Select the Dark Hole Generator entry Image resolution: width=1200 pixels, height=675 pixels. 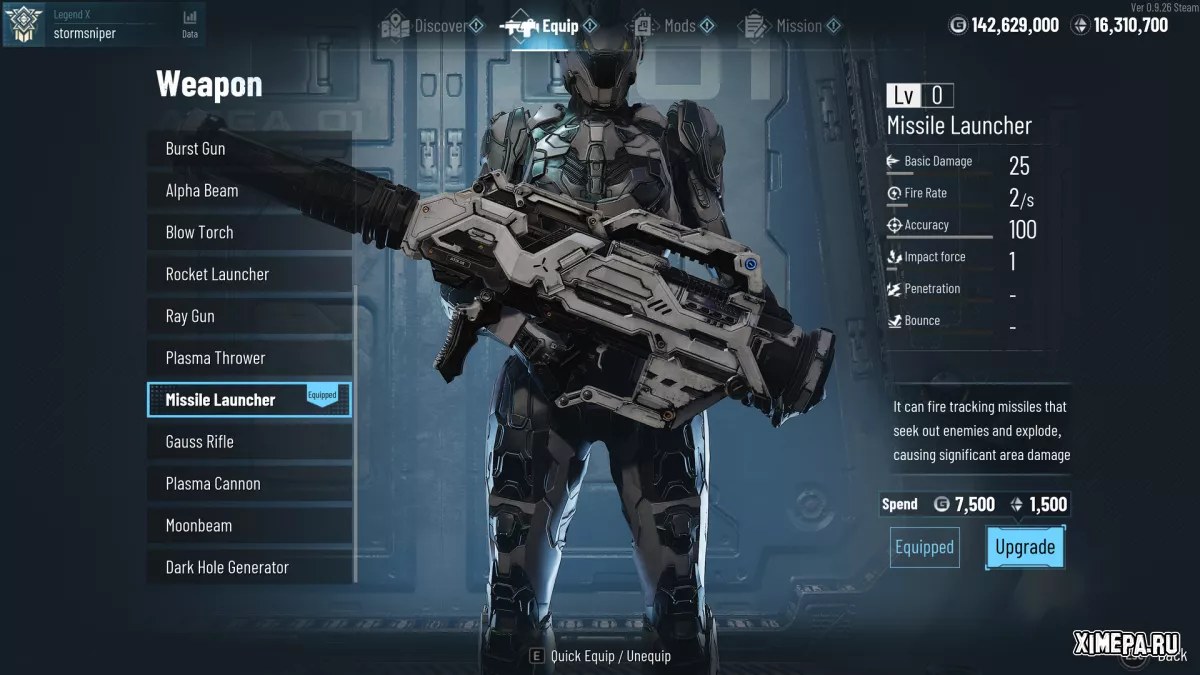pos(249,568)
